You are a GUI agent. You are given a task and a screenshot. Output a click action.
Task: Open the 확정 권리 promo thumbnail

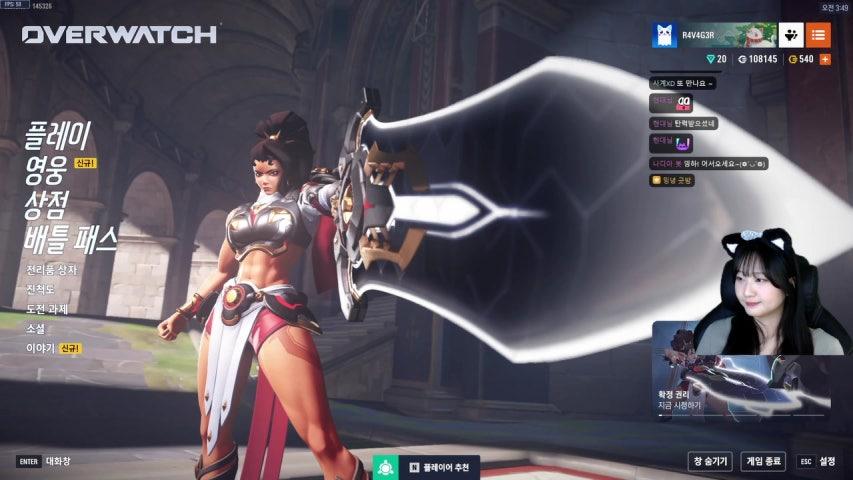[x=741, y=370]
